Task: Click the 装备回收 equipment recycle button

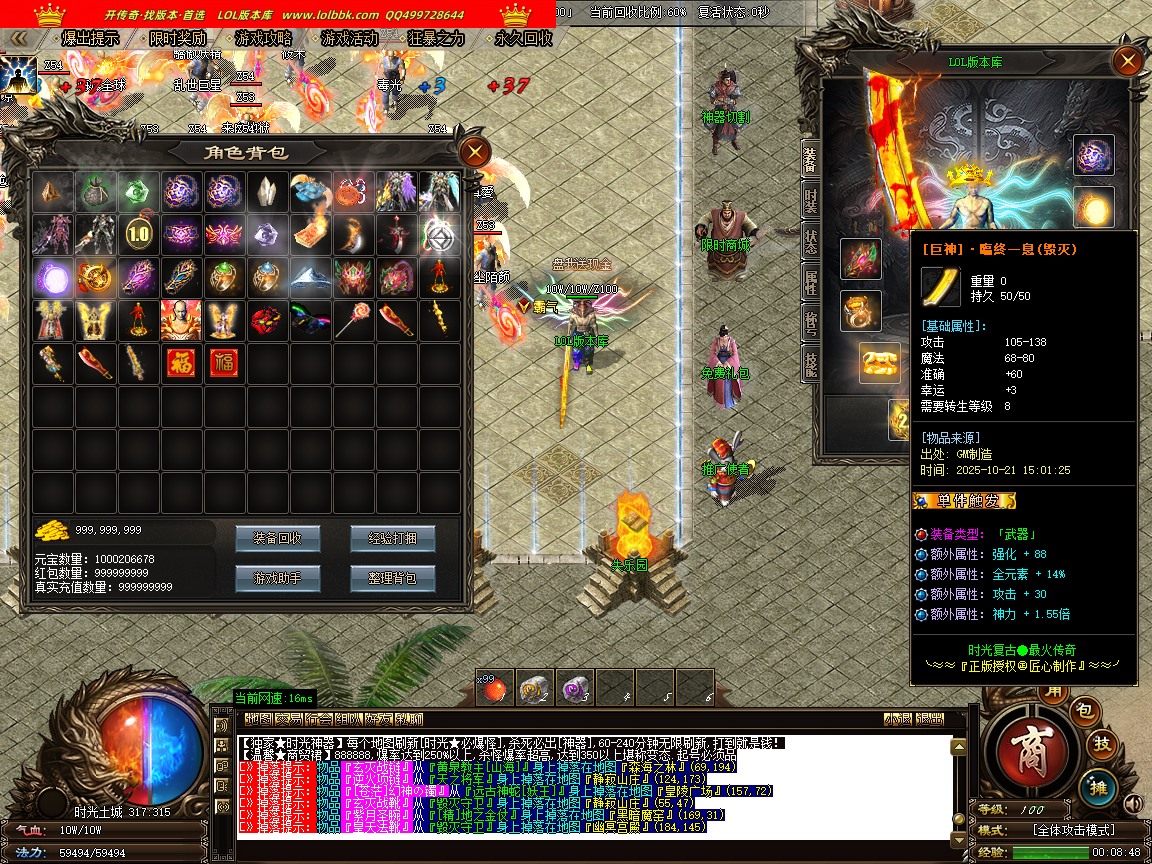Action: click(276, 538)
